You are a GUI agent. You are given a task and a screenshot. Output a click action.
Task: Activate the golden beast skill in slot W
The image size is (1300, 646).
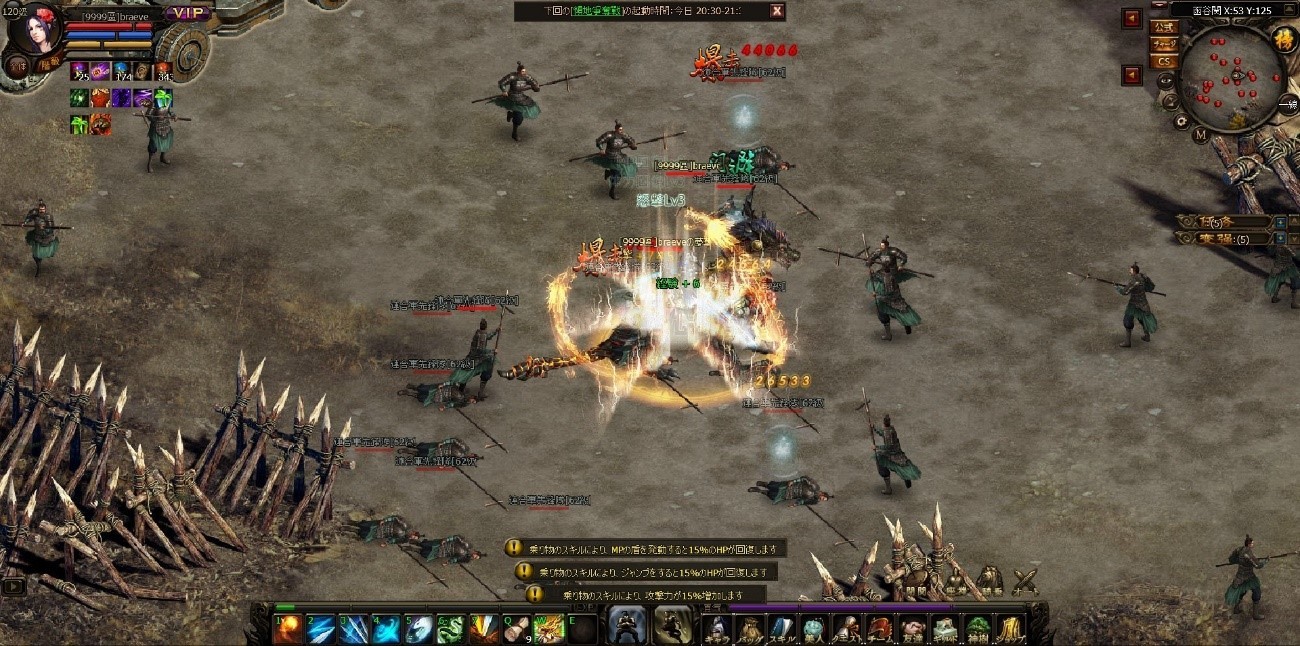pyautogui.click(x=550, y=628)
